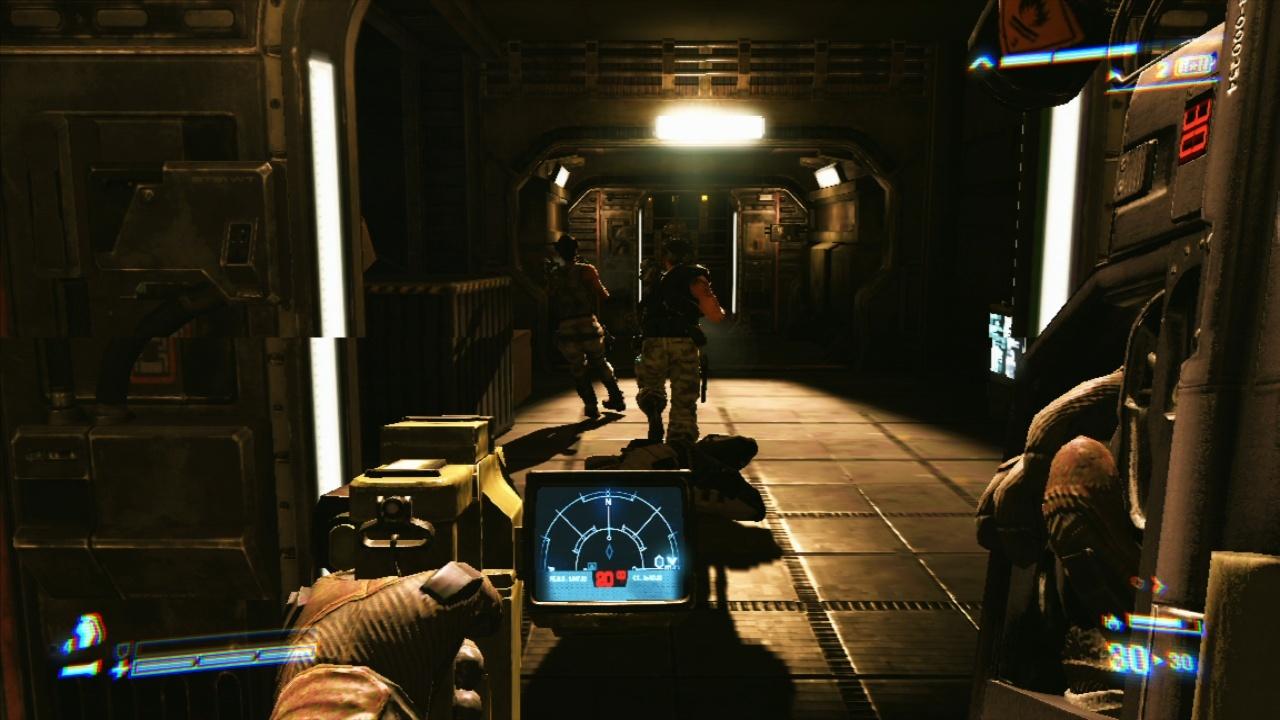Click the health cross symbol near health bar
The image size is (1280, 720).
click(120, 666)
